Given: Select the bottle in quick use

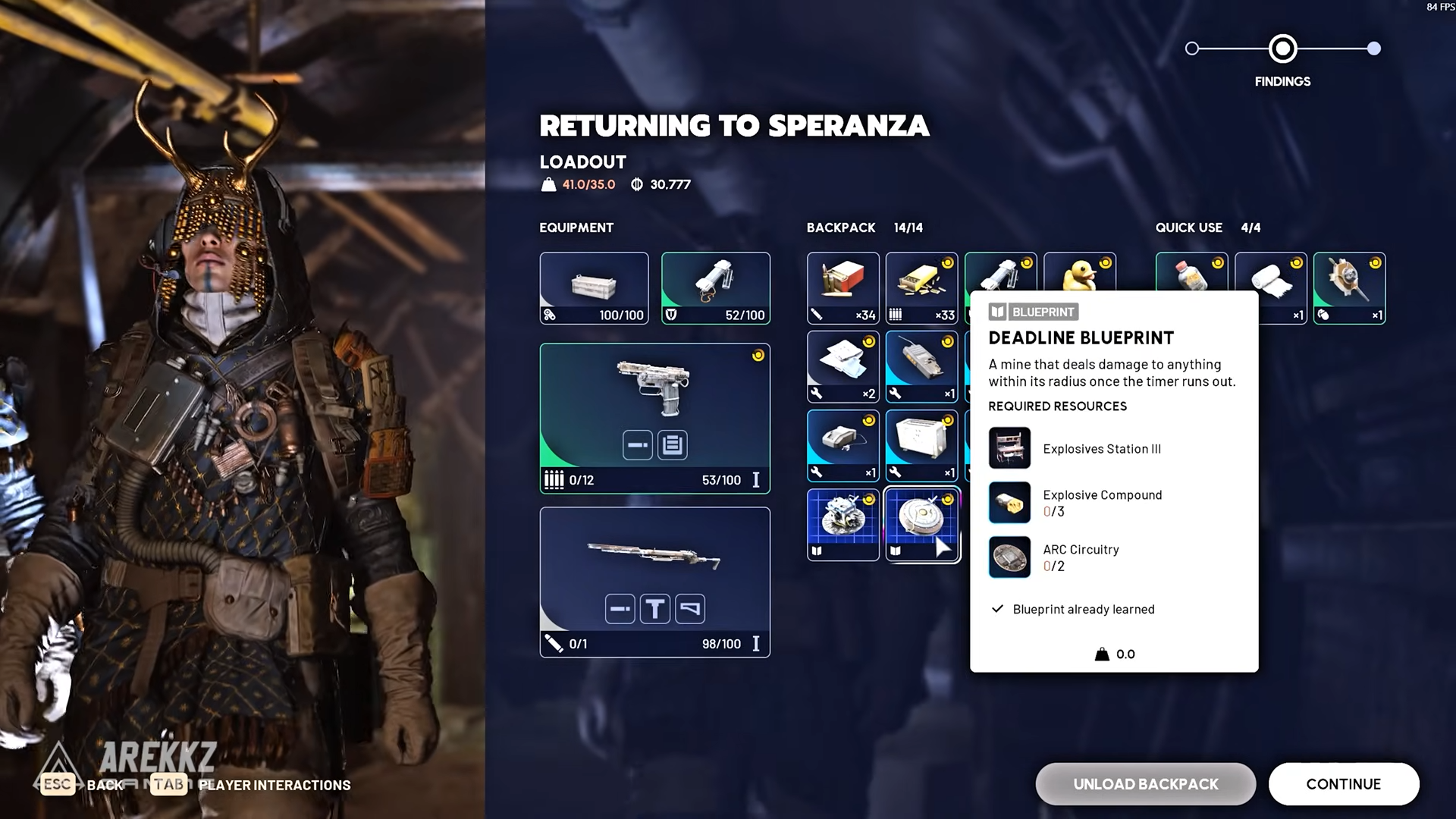Looking at the screenshot, I should pyautogui.click(x=1191, y=273).
